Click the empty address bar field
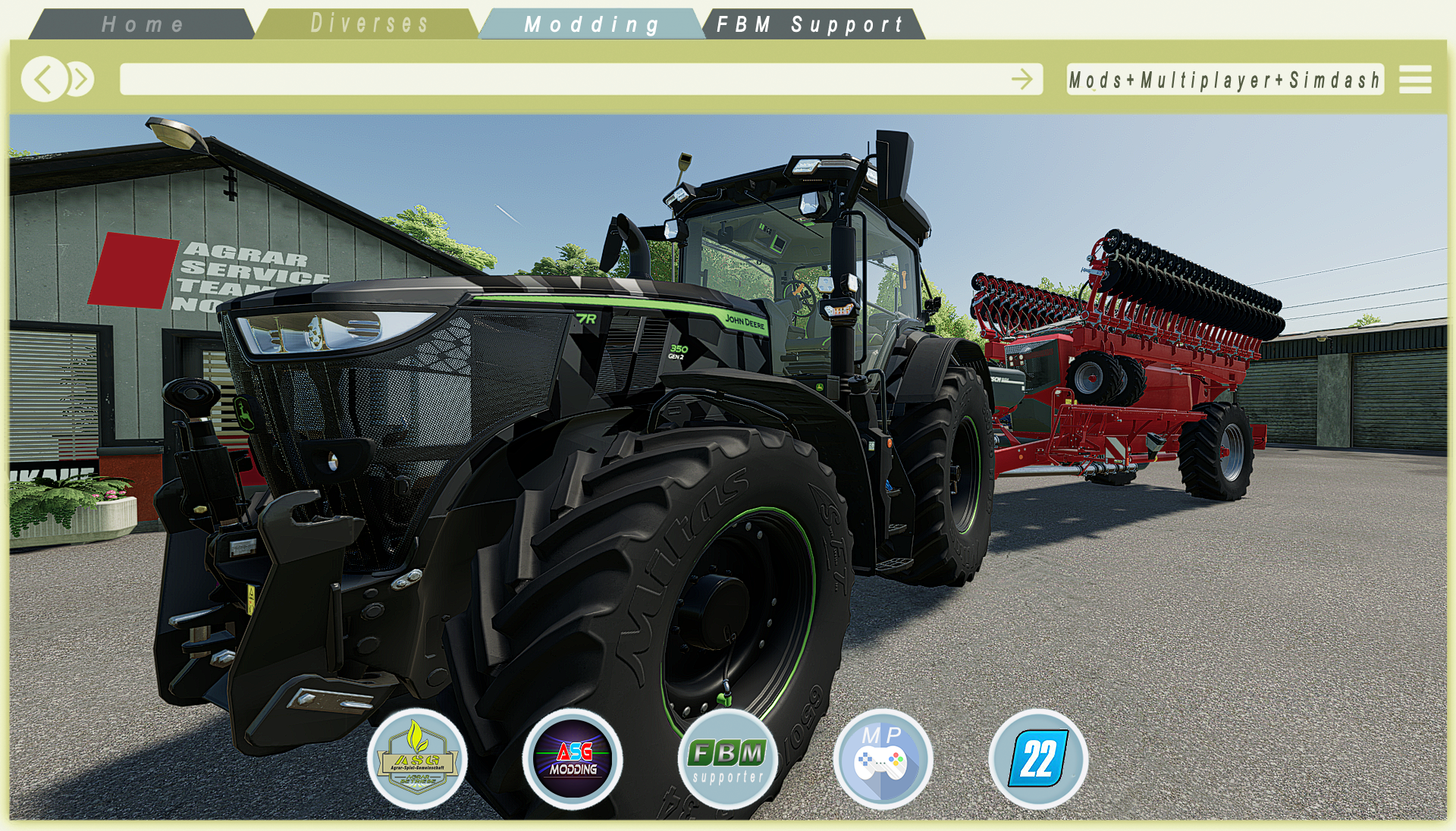1456x831 pixels. point(561,79)
